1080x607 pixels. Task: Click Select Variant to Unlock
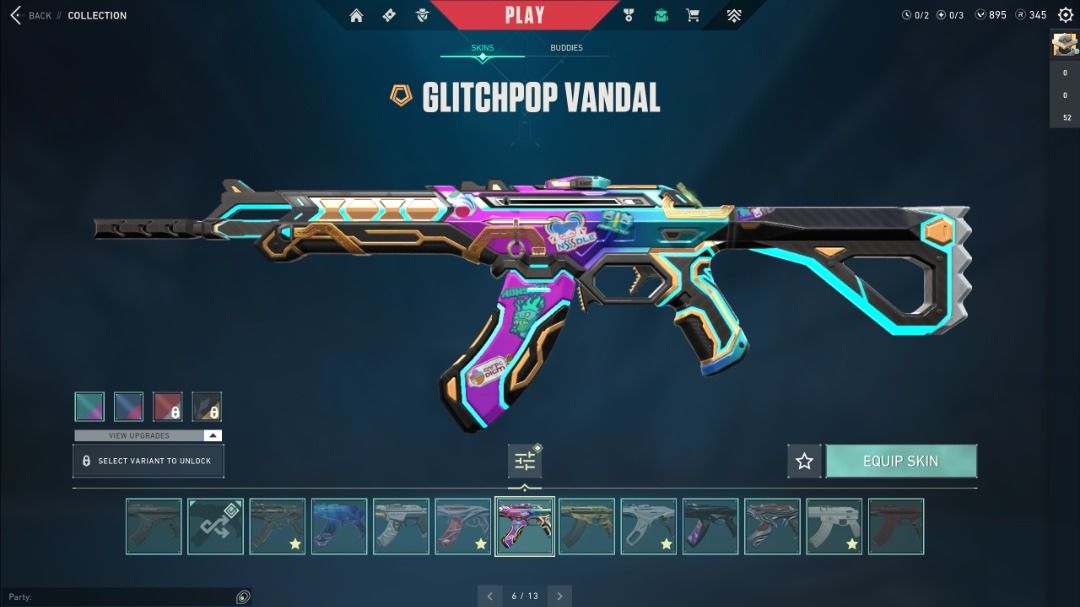[148, 461]
